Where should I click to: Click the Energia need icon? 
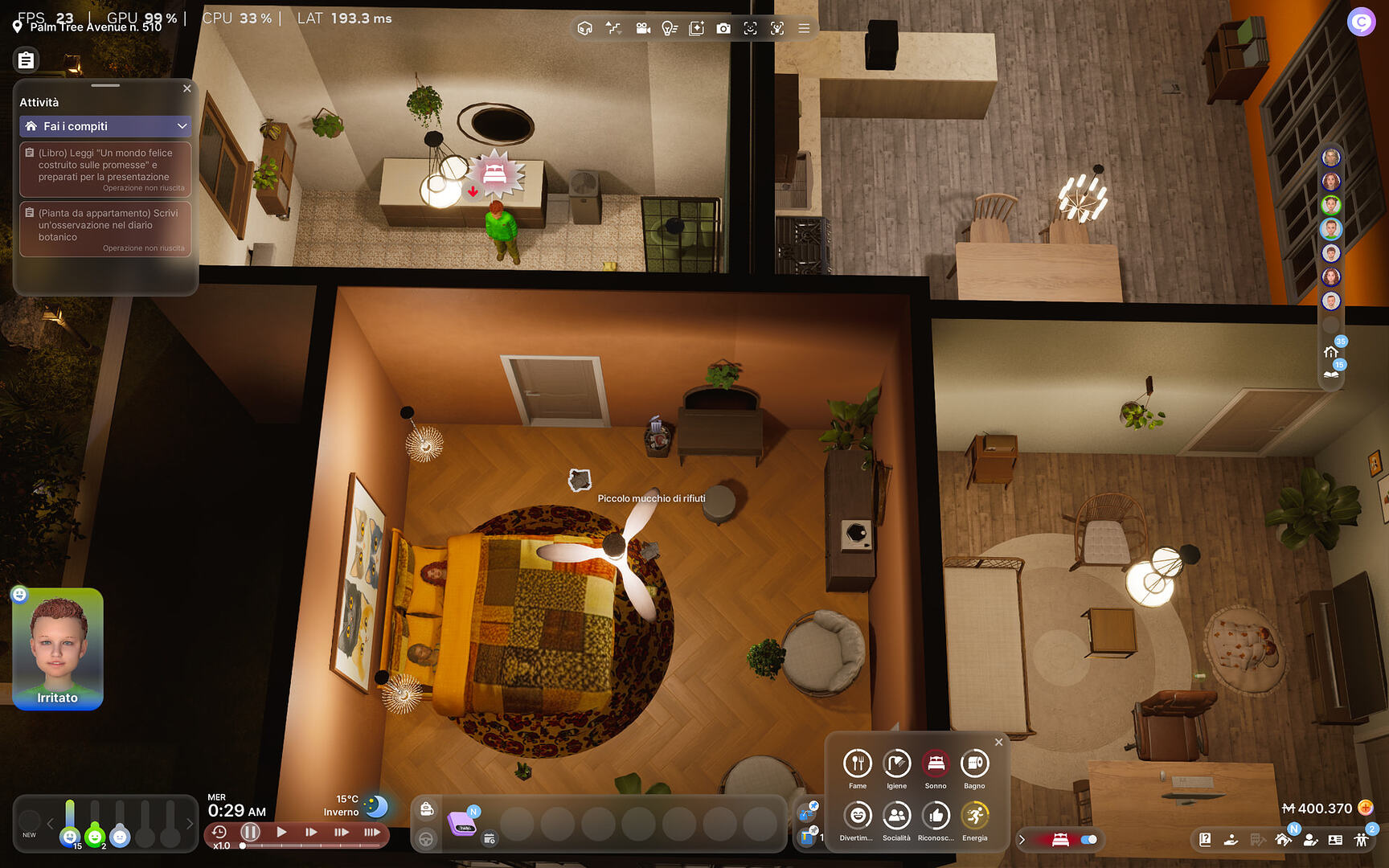[974, 817]
